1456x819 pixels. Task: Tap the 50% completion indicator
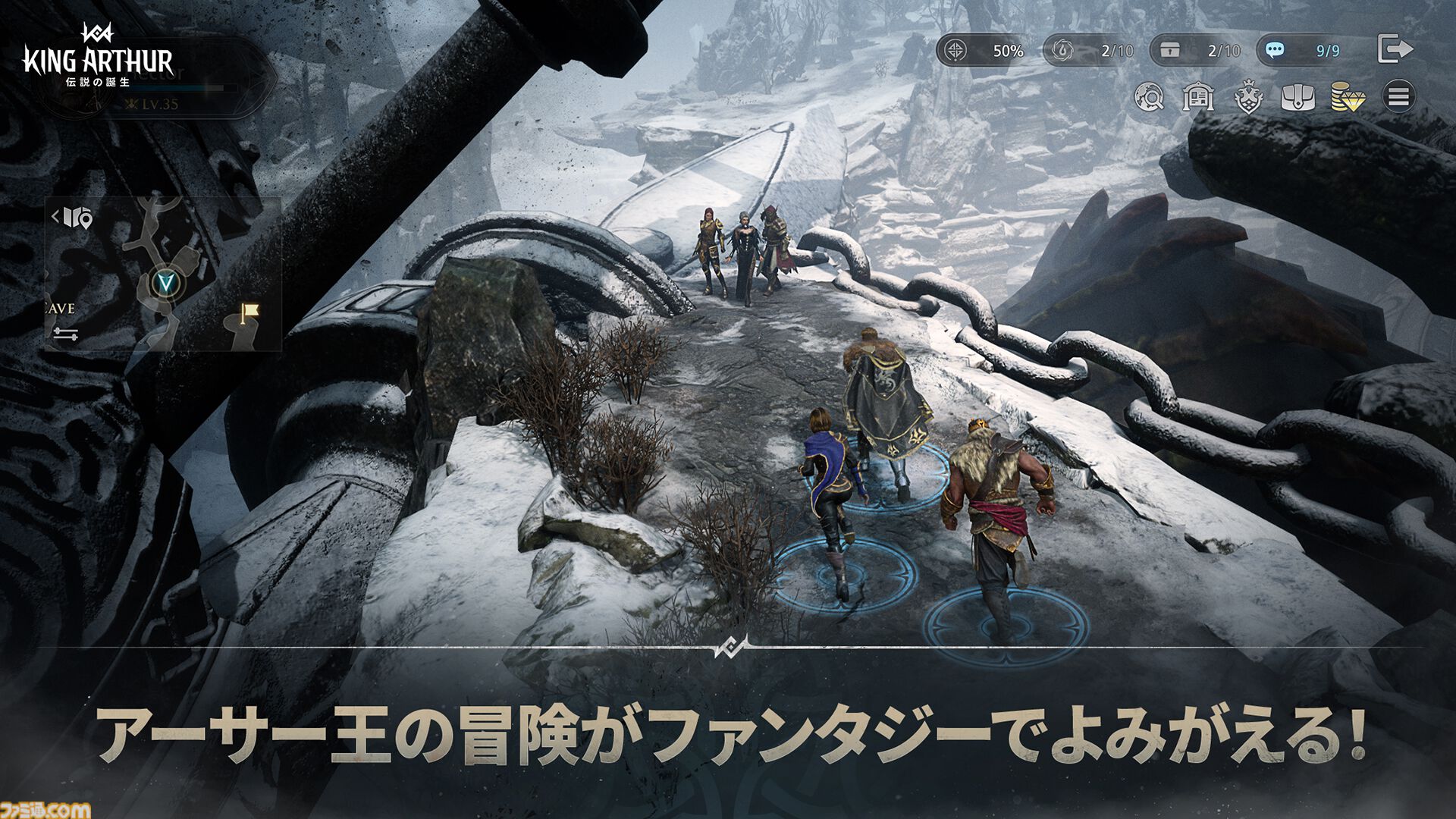(x=986, y=51)
